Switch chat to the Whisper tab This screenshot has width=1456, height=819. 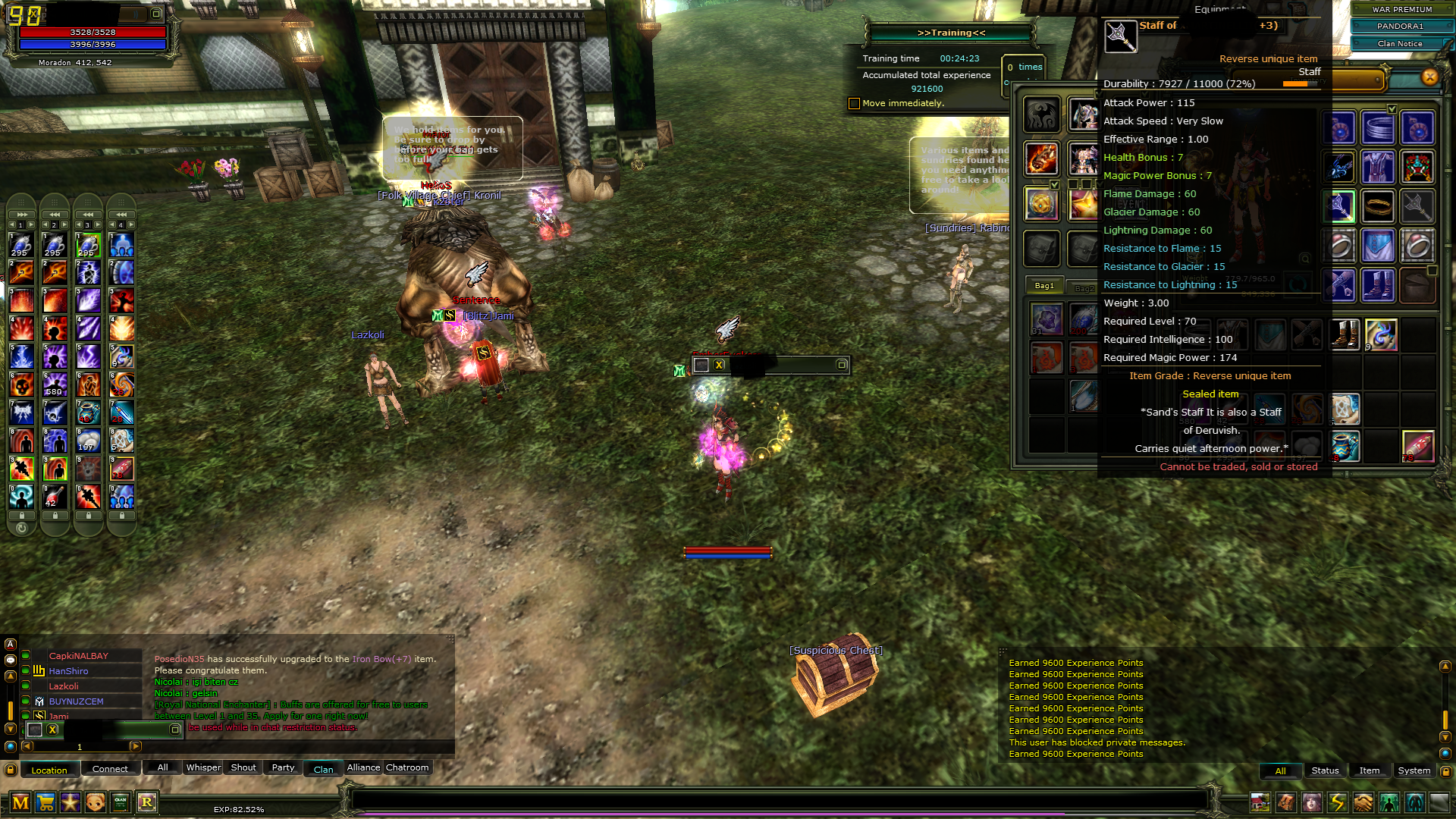pos(203,768)
